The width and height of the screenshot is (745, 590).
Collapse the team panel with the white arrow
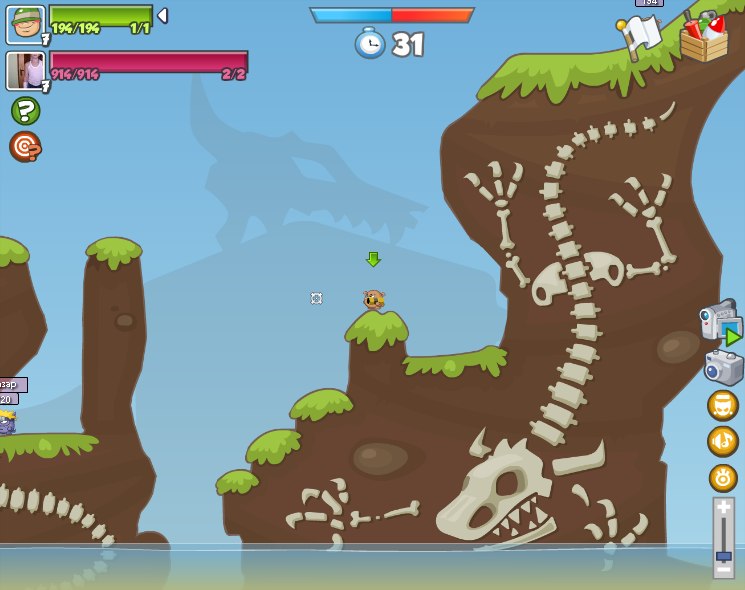(x=162, y=16)
